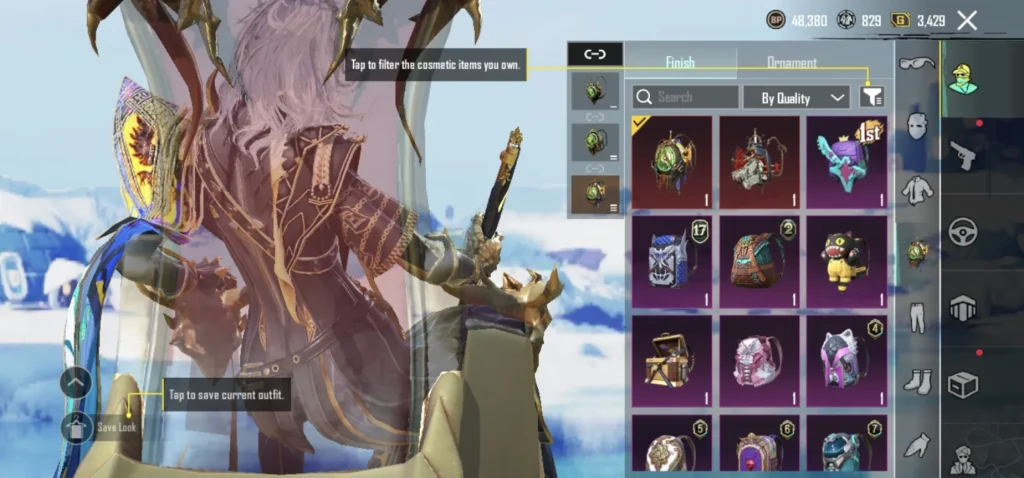
Task: Expand the up-arrow button above Save Look
Action: coord(76,382)
